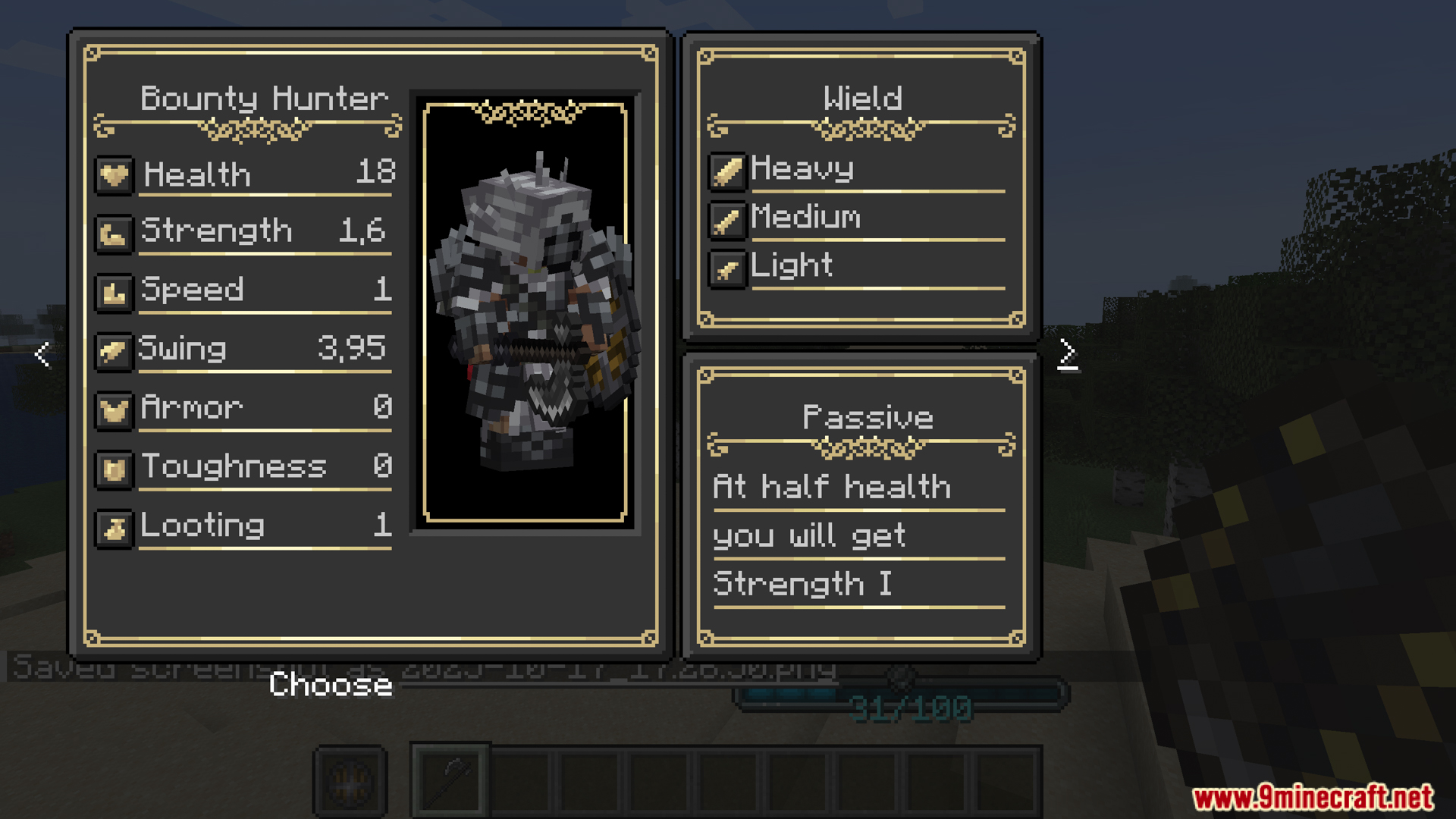Show the next class with right arrow

[x=1067, y=353]
